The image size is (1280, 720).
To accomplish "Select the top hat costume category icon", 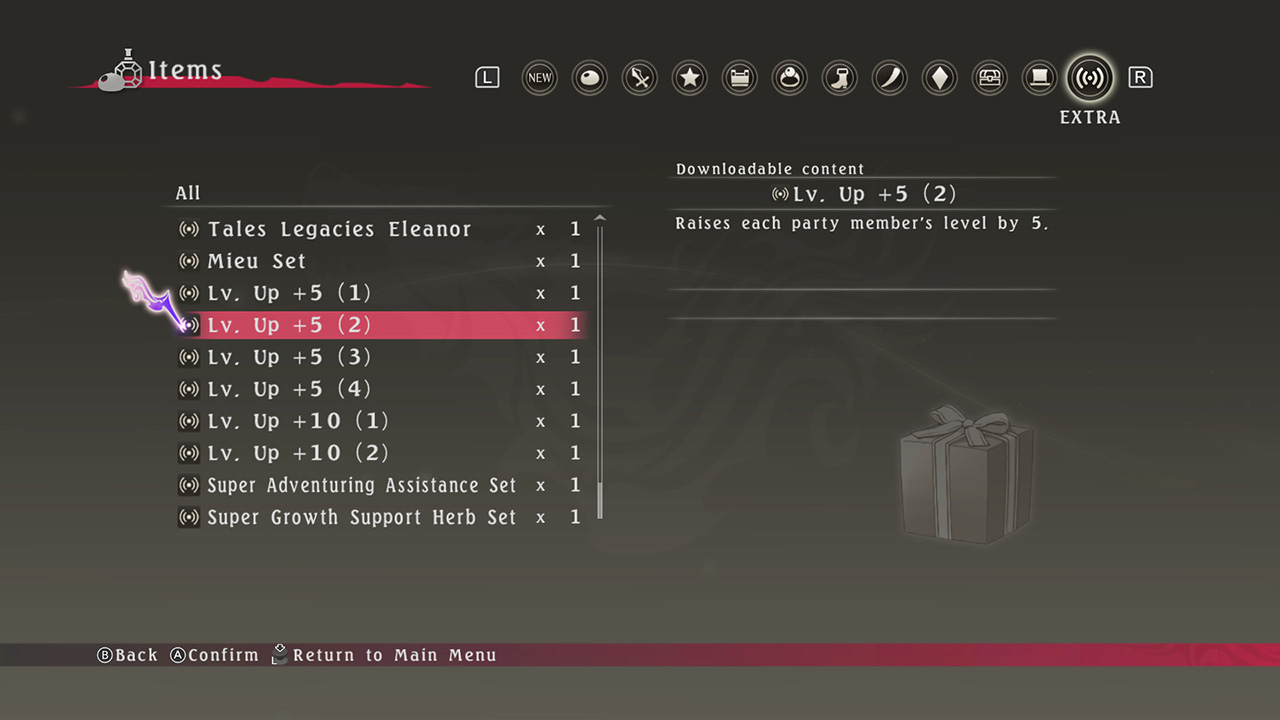I will [x=1039, y=77].
